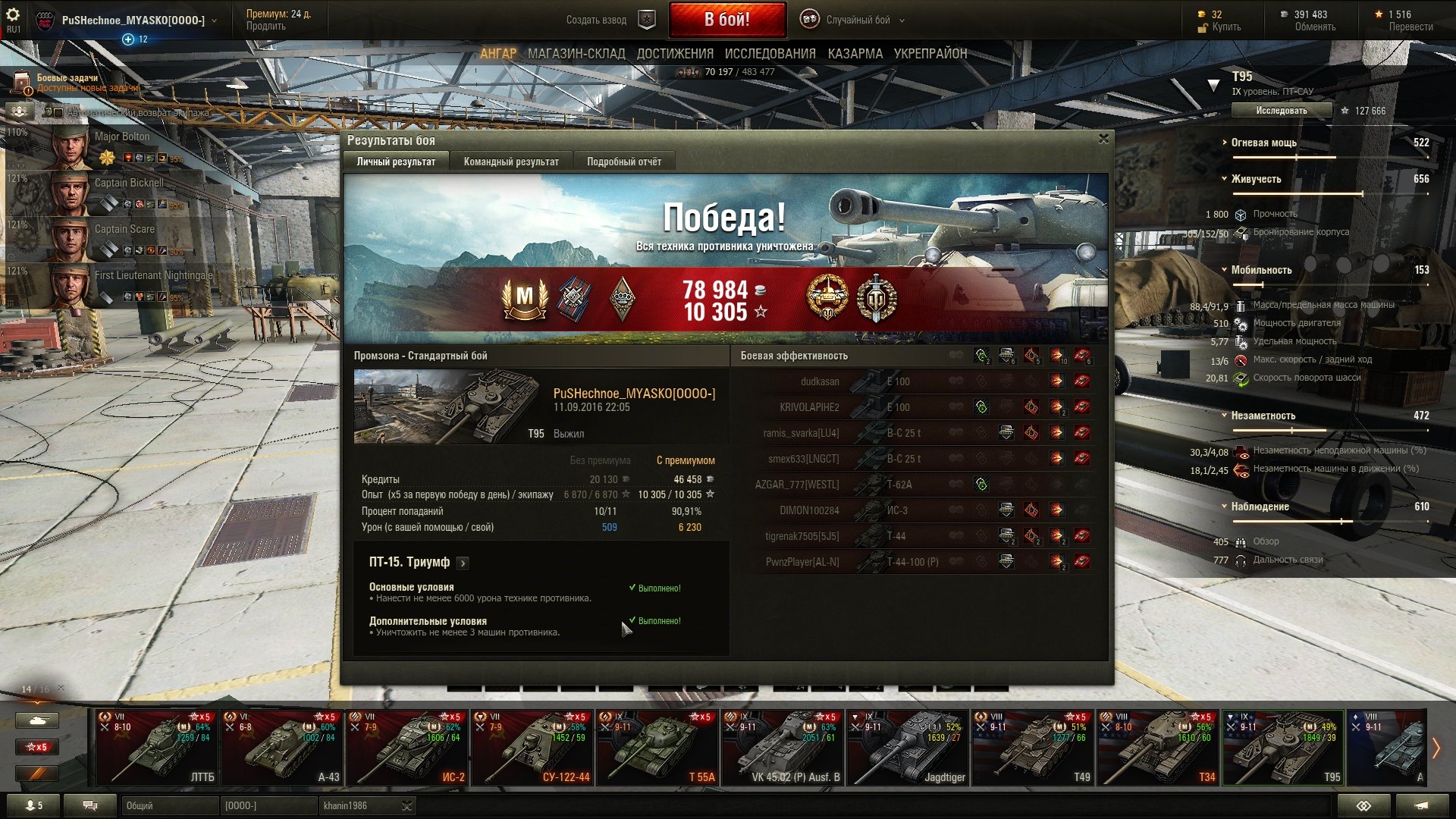Open УКРЕПРАЙОН stronghold section
Viewport: 1456px width, 819px height.
930,54
